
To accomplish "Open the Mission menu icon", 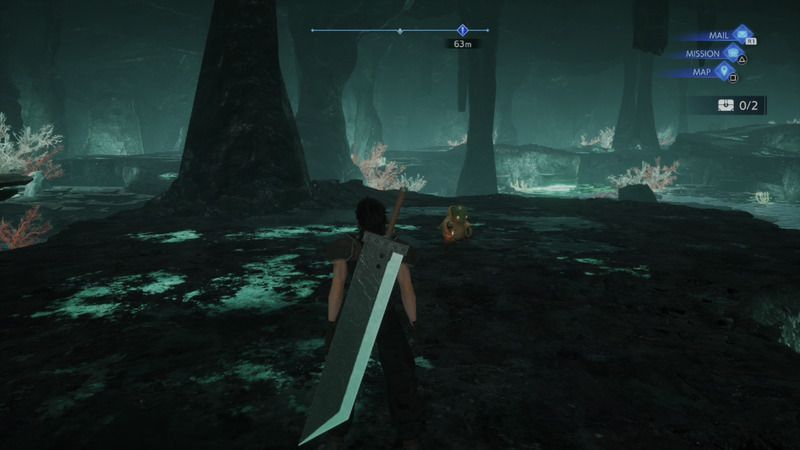I will pyautogui.click(x=733, y=53).
